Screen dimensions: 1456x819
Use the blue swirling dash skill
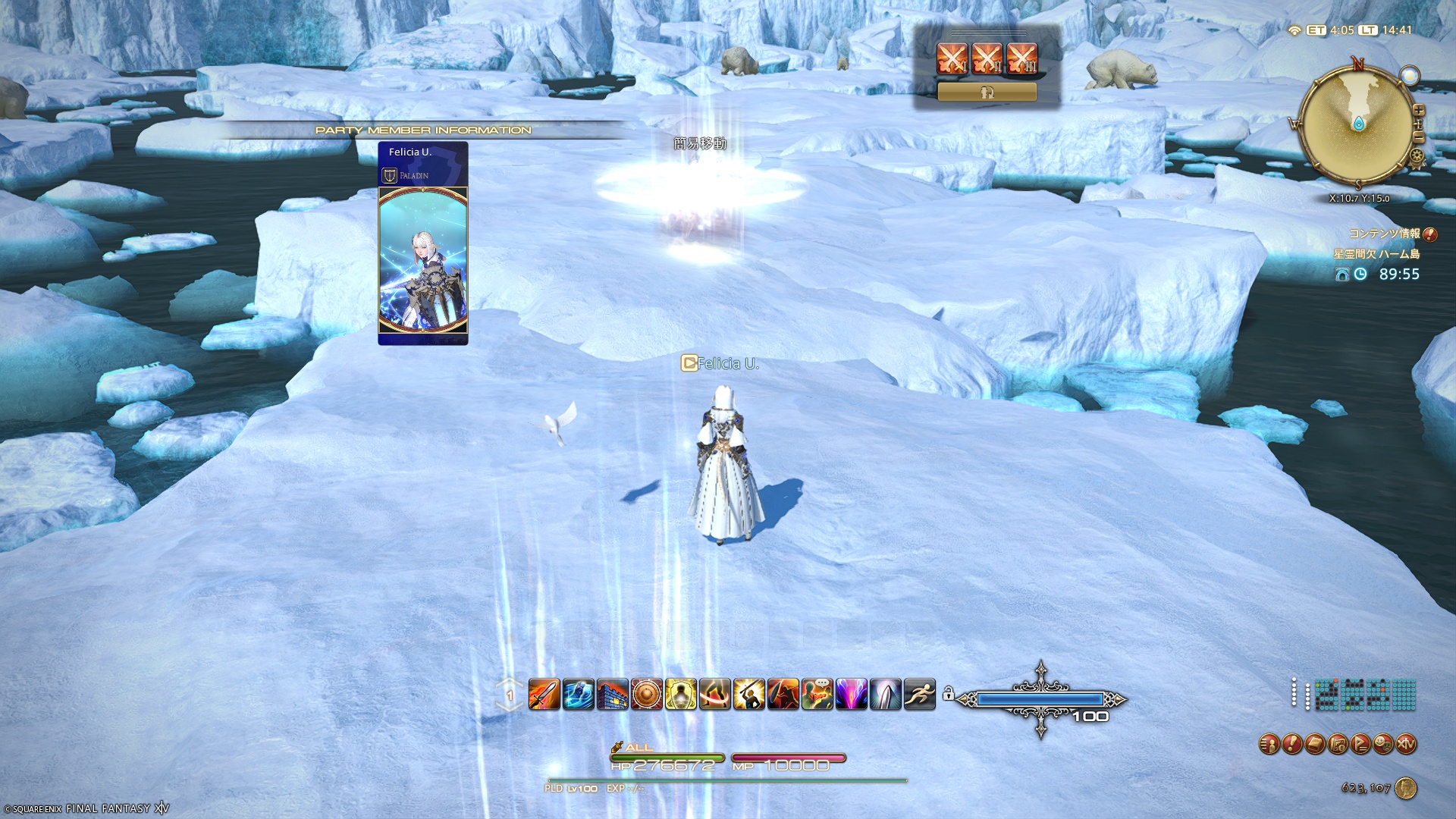[x=578, y=694]
